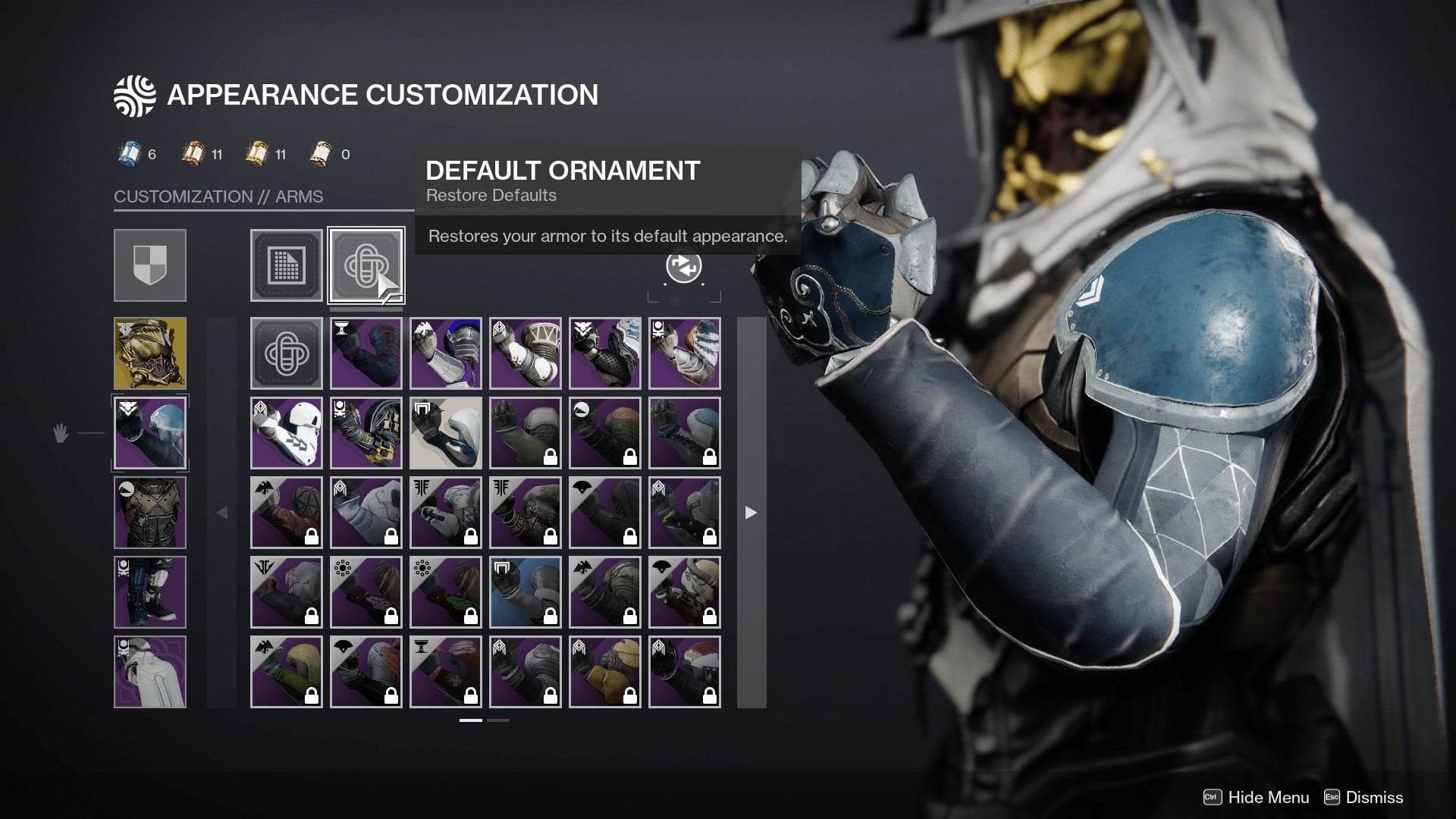
Task: Select the exotic helmet slot thumbnail
Action: (149, 353)
